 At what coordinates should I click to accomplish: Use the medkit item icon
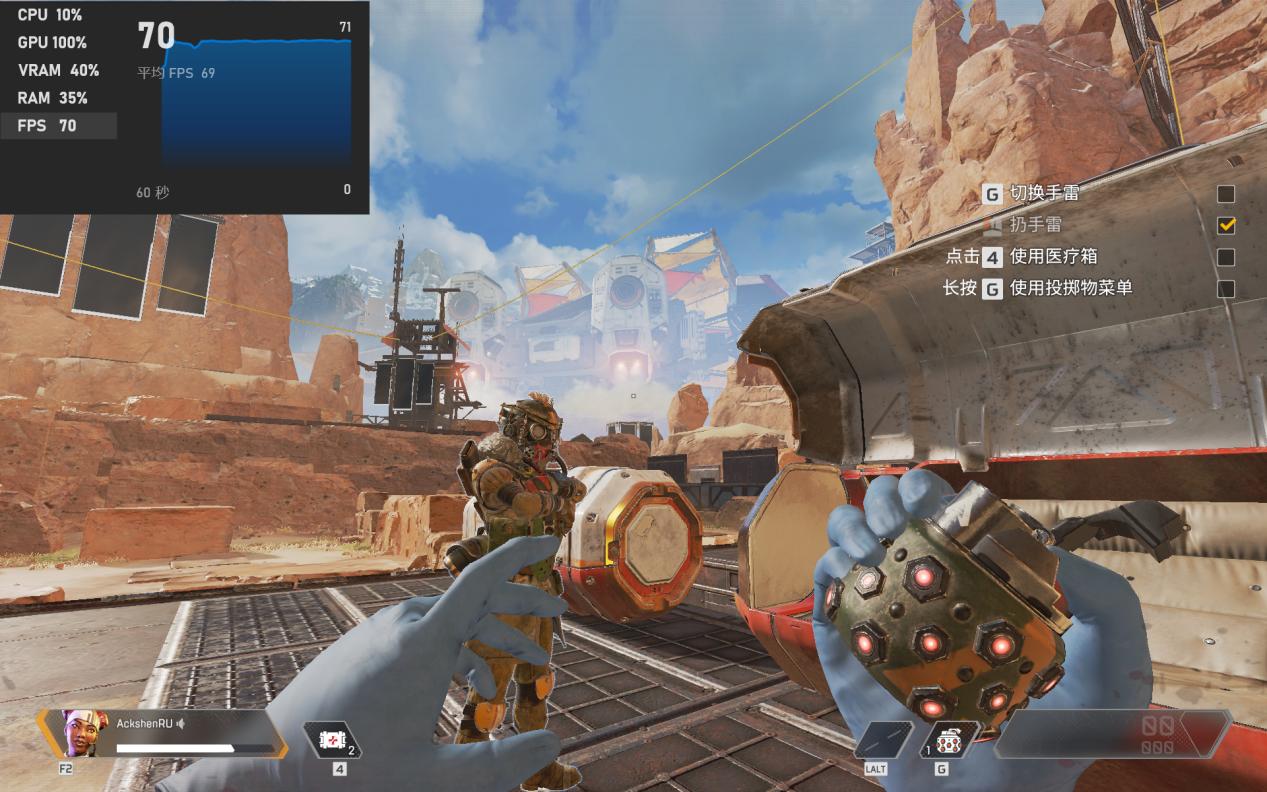(x=331, y=741)
